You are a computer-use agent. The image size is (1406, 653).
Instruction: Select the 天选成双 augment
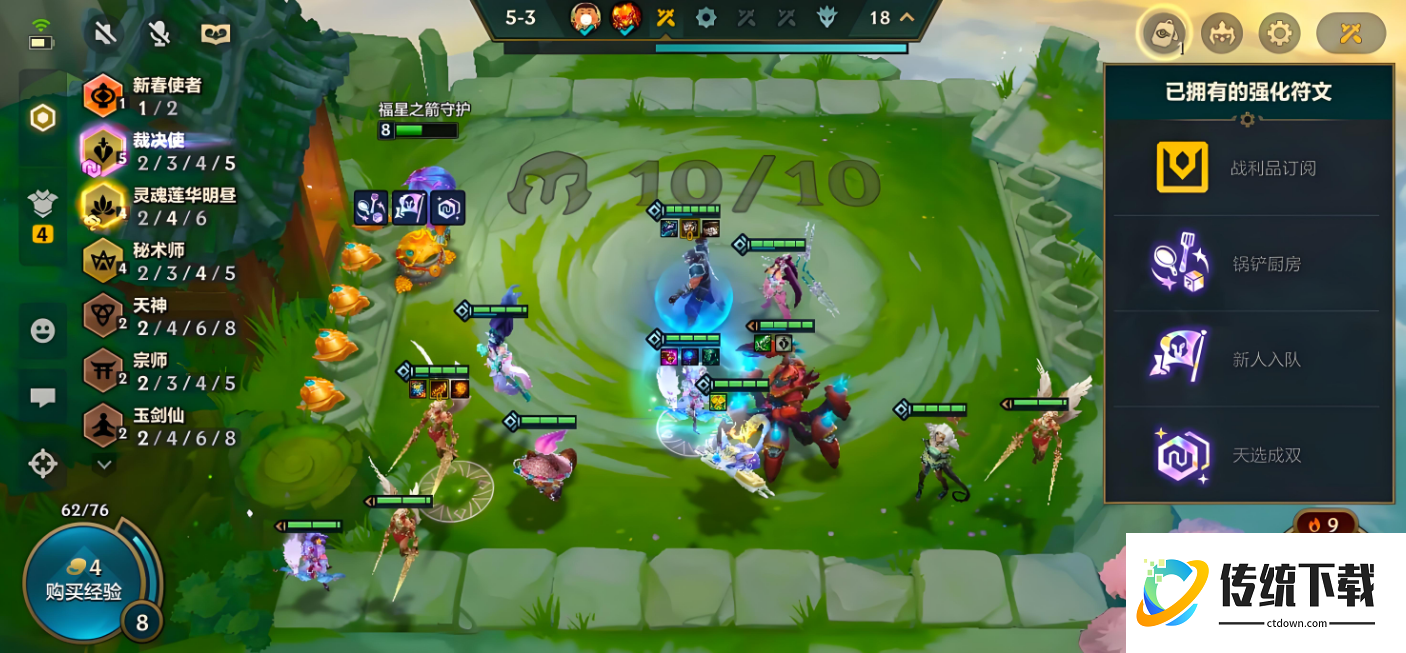[1248, 455]
